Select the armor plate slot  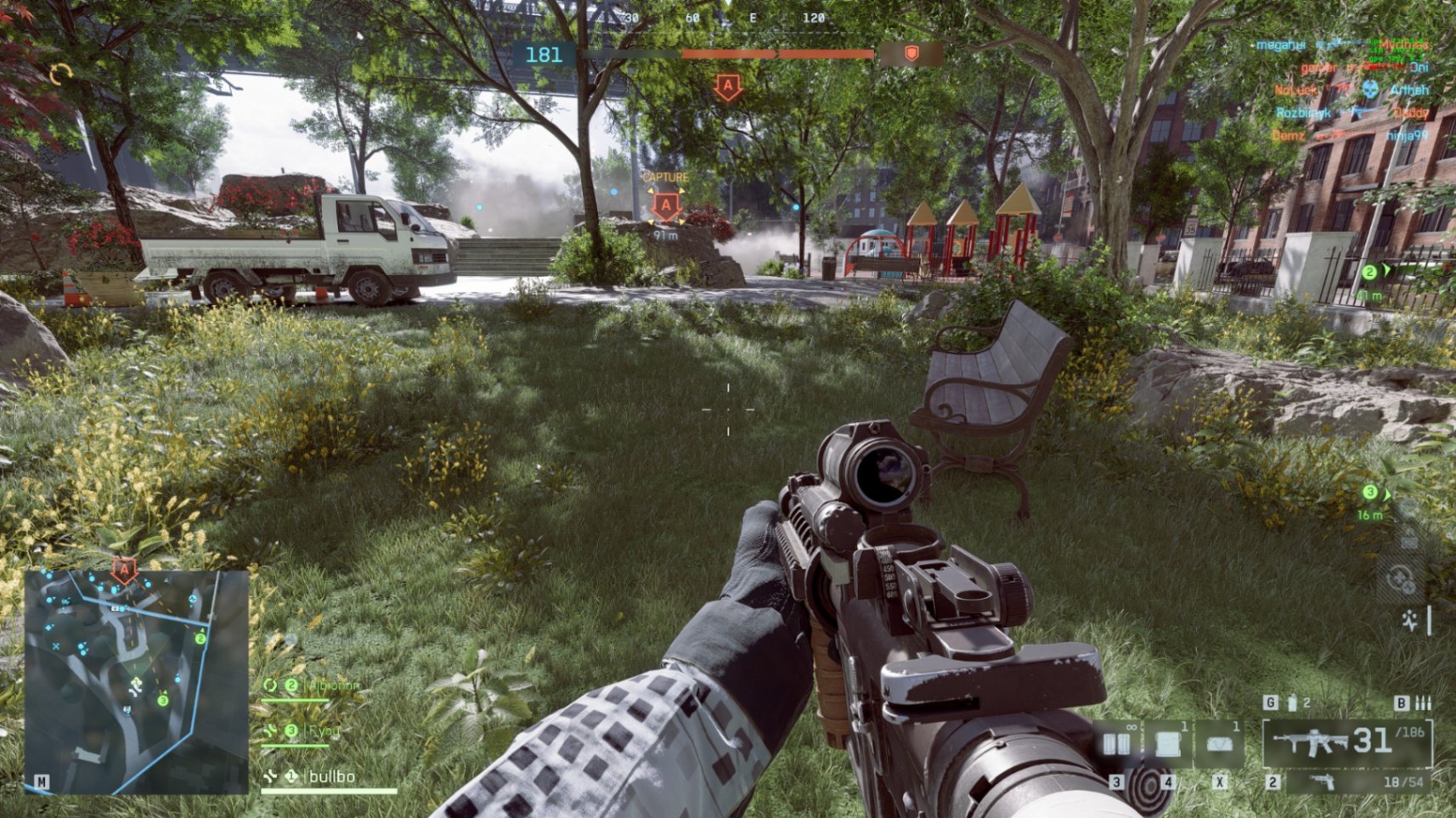(x=1219, y=744)
